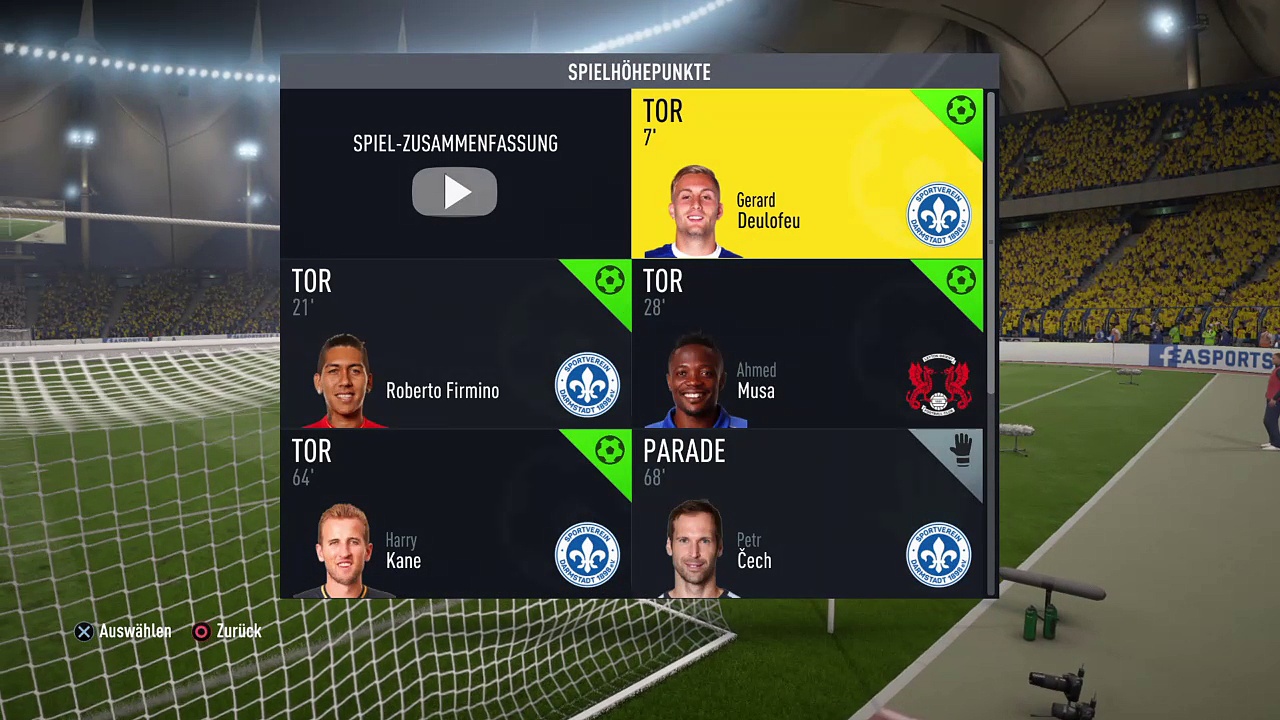
Task: Select Gerard Deulofeu's 7' goal highlight
Action: coord(806,174)
